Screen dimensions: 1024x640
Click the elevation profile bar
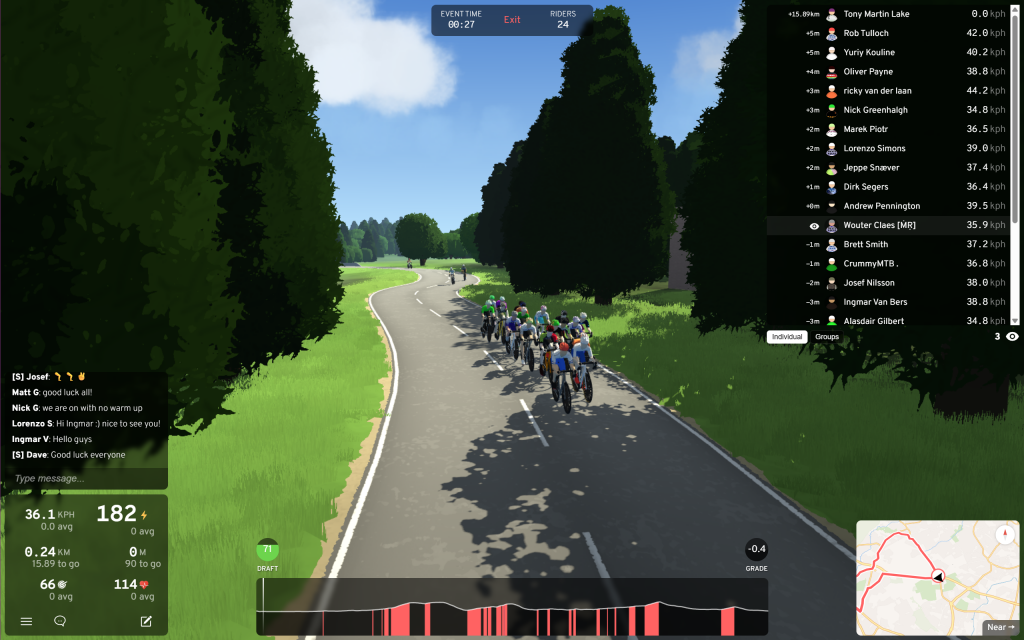click(512, 607)
